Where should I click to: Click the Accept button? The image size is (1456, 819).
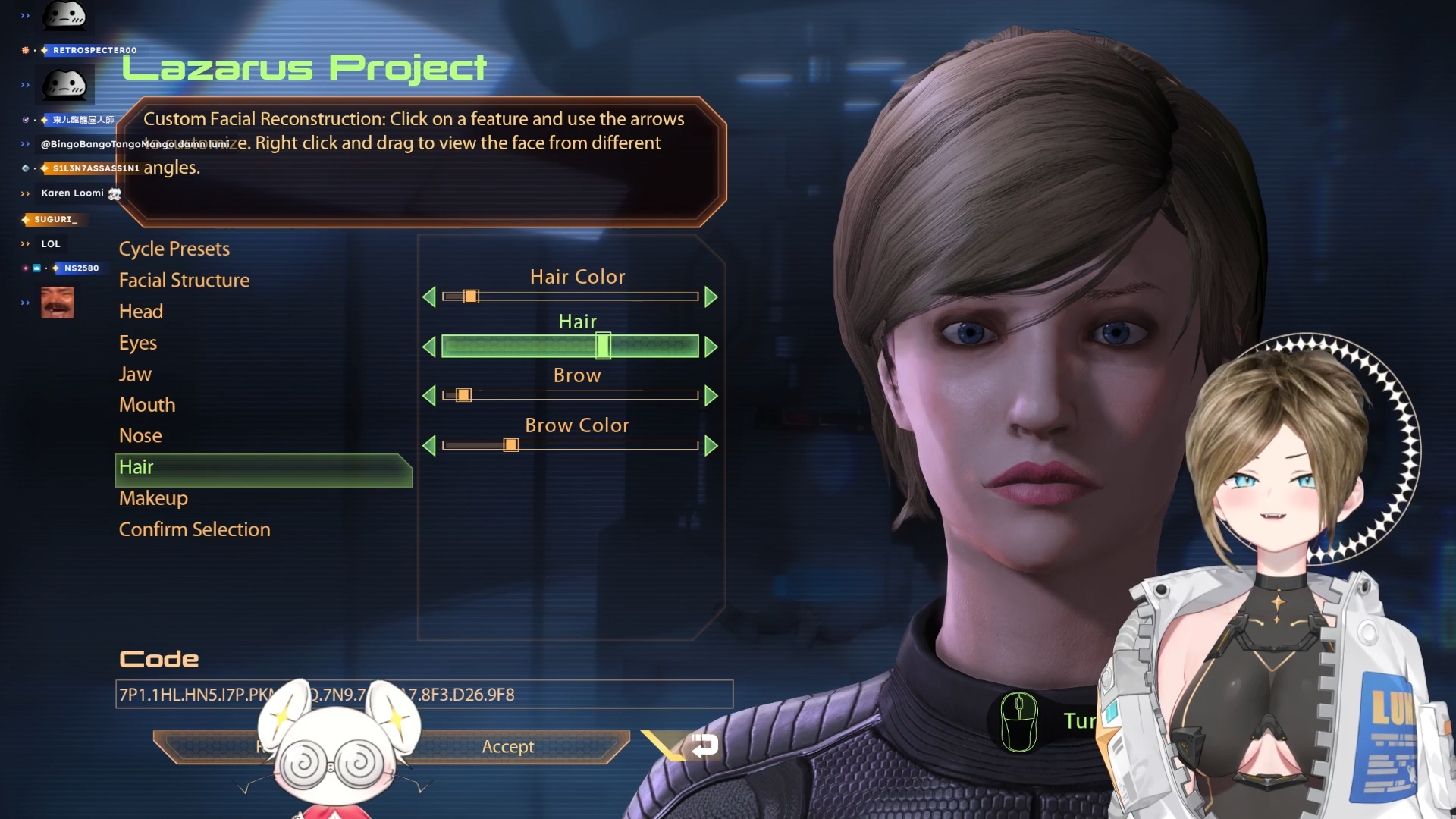pyautogui.click(x=508, y=747)
